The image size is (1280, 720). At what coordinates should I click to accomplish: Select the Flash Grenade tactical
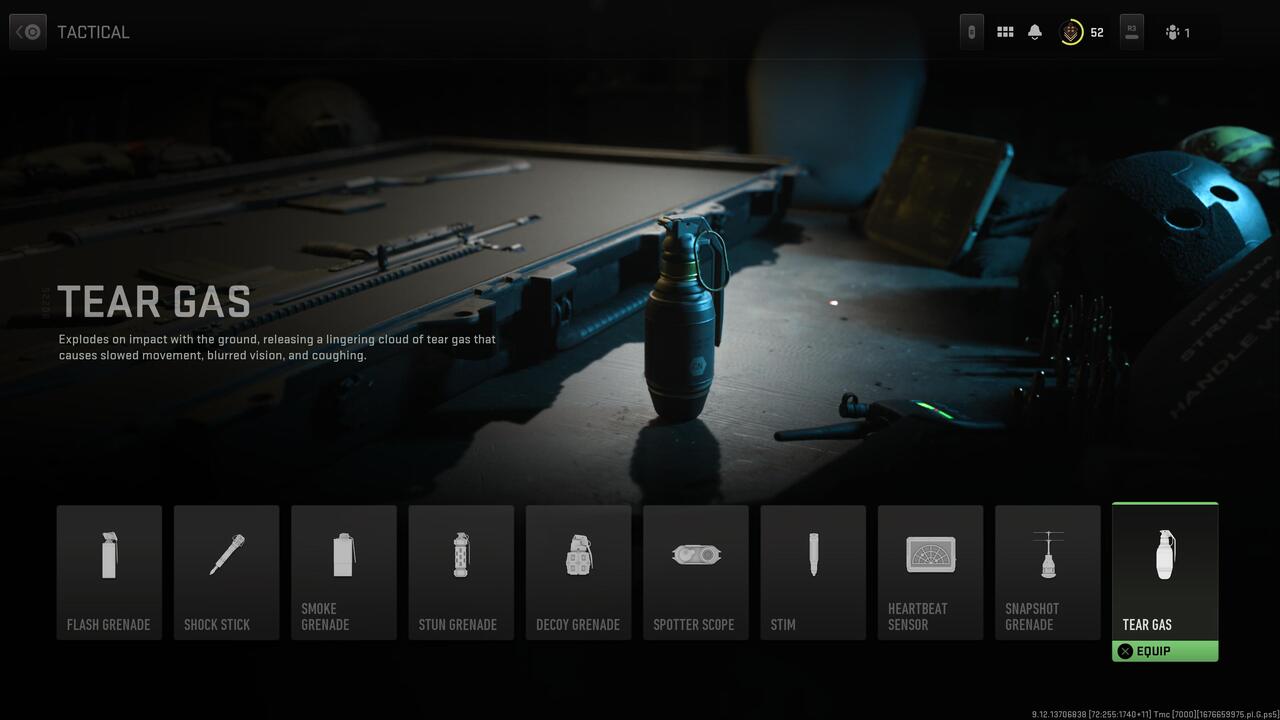pos(109,572)
